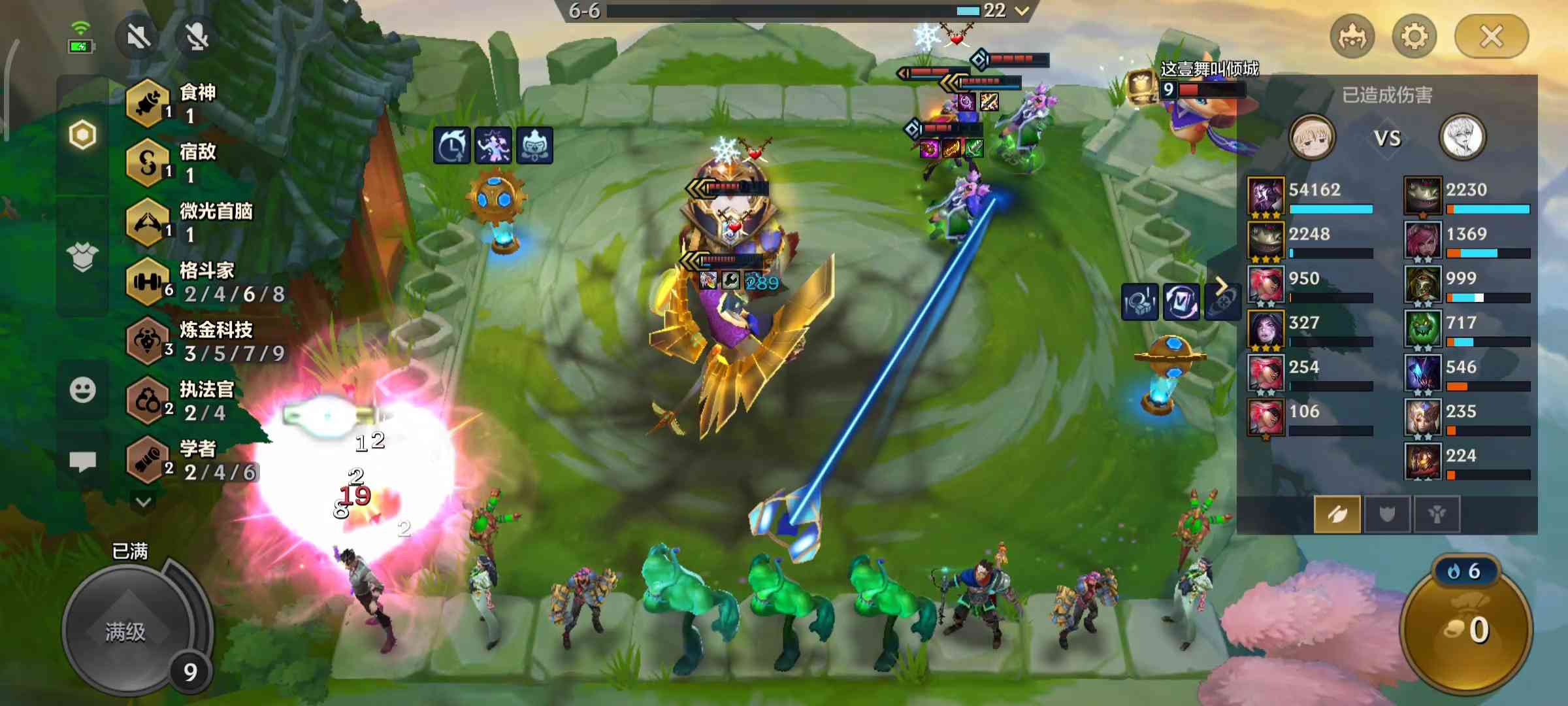Viewport: 1568px width, 706px height.
Task: Expand the trait list down arrow
Action: point(144,502)
